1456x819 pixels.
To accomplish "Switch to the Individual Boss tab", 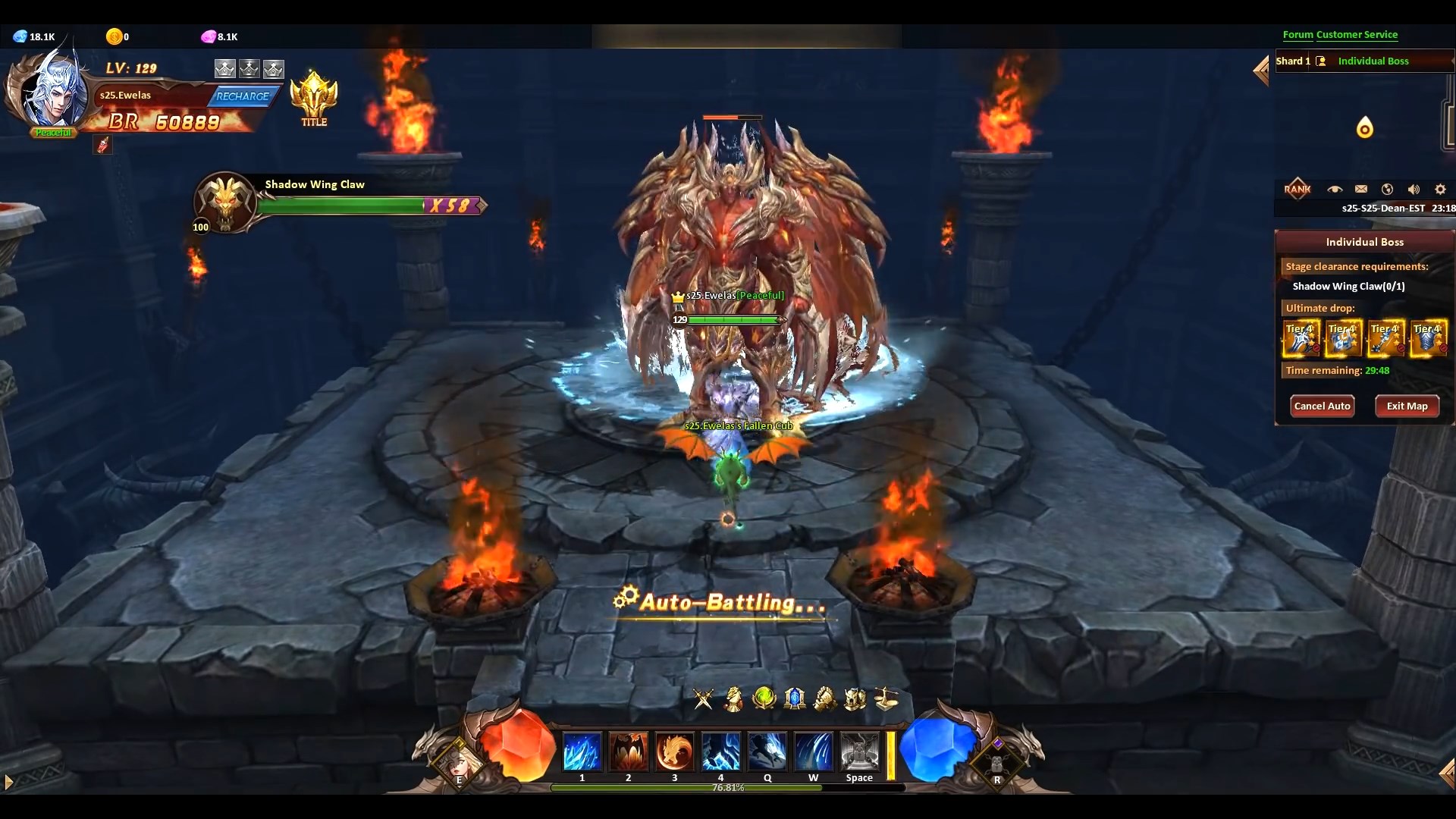I will pyautogui.click(x=1374, y=61).
